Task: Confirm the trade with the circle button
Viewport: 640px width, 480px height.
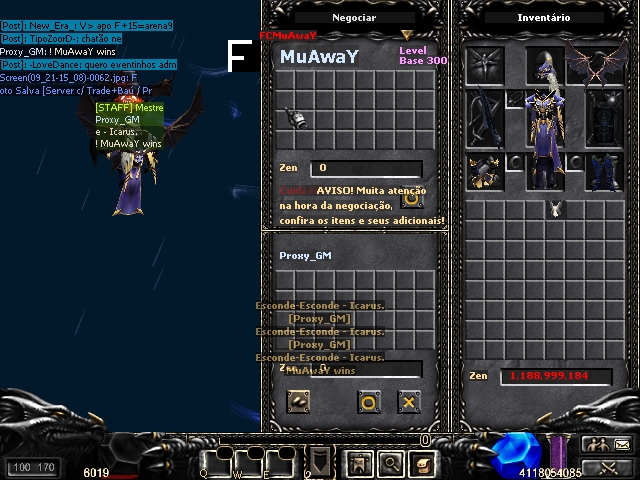Action: pyautogui.click(x=368, y=402)
